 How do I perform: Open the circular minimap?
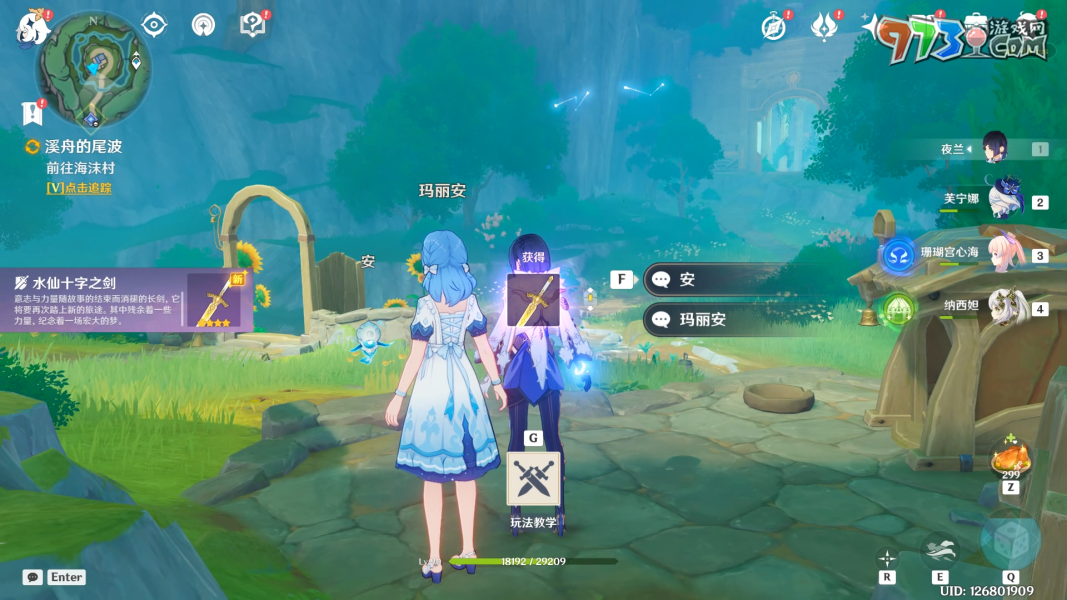(94, 68)
